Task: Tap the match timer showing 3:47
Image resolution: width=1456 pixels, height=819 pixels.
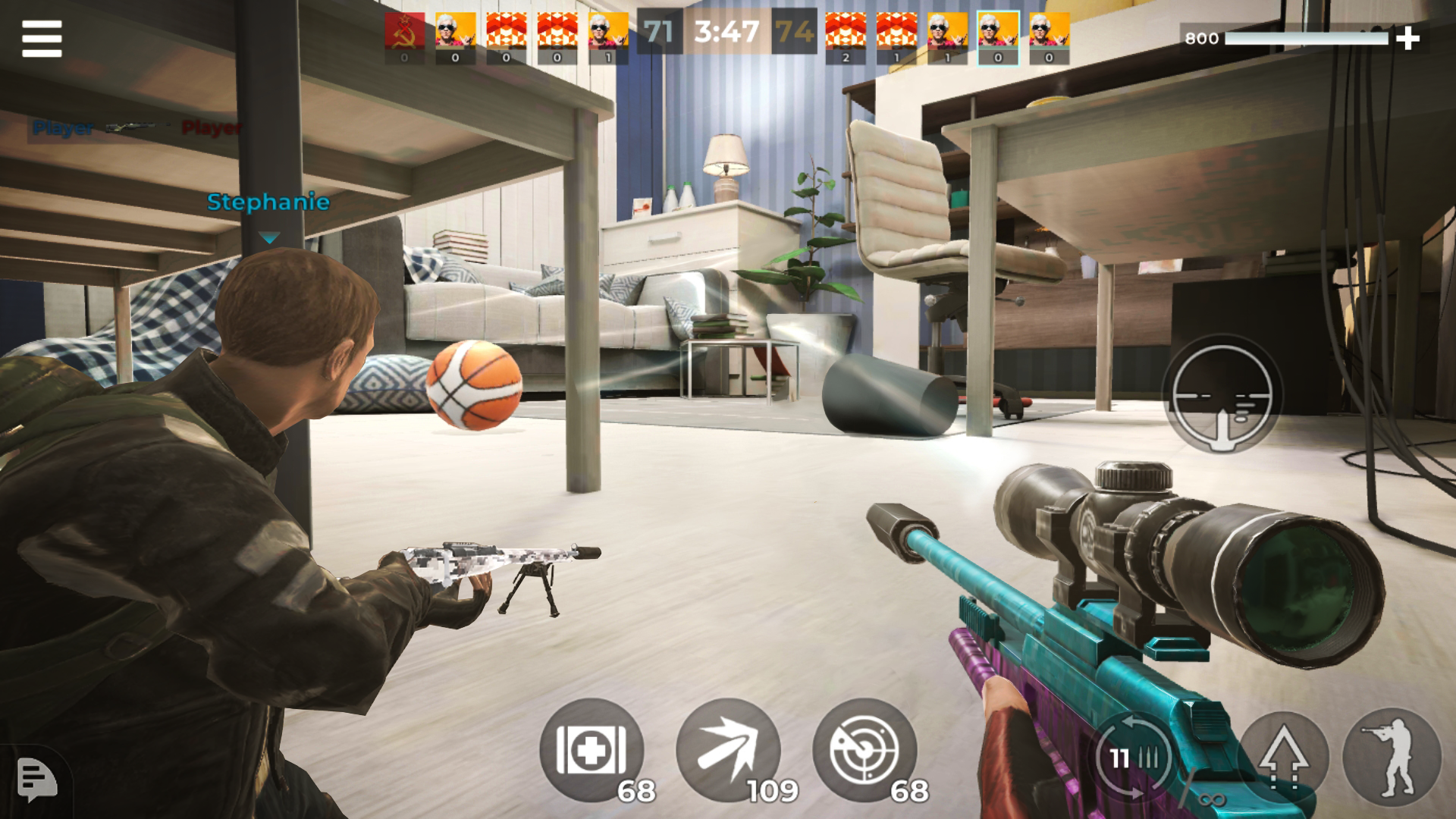Action: tap(726, 32)
